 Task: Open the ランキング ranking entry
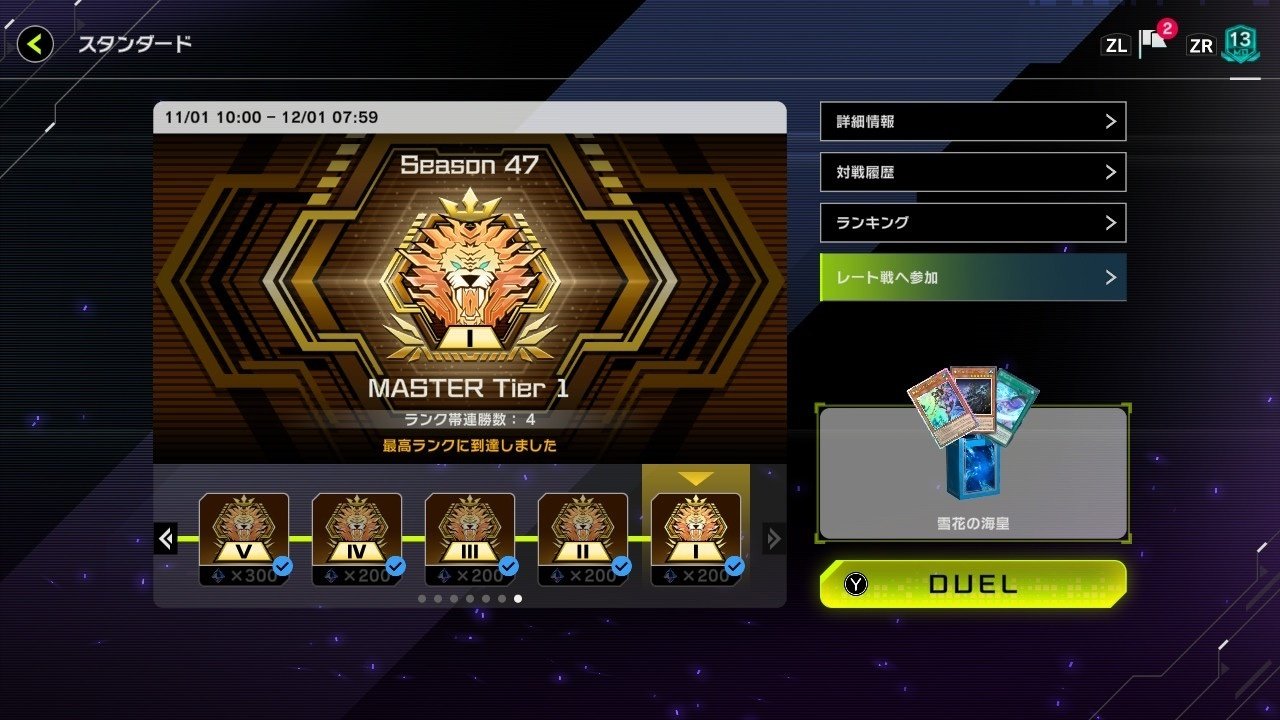coord(972,222)
